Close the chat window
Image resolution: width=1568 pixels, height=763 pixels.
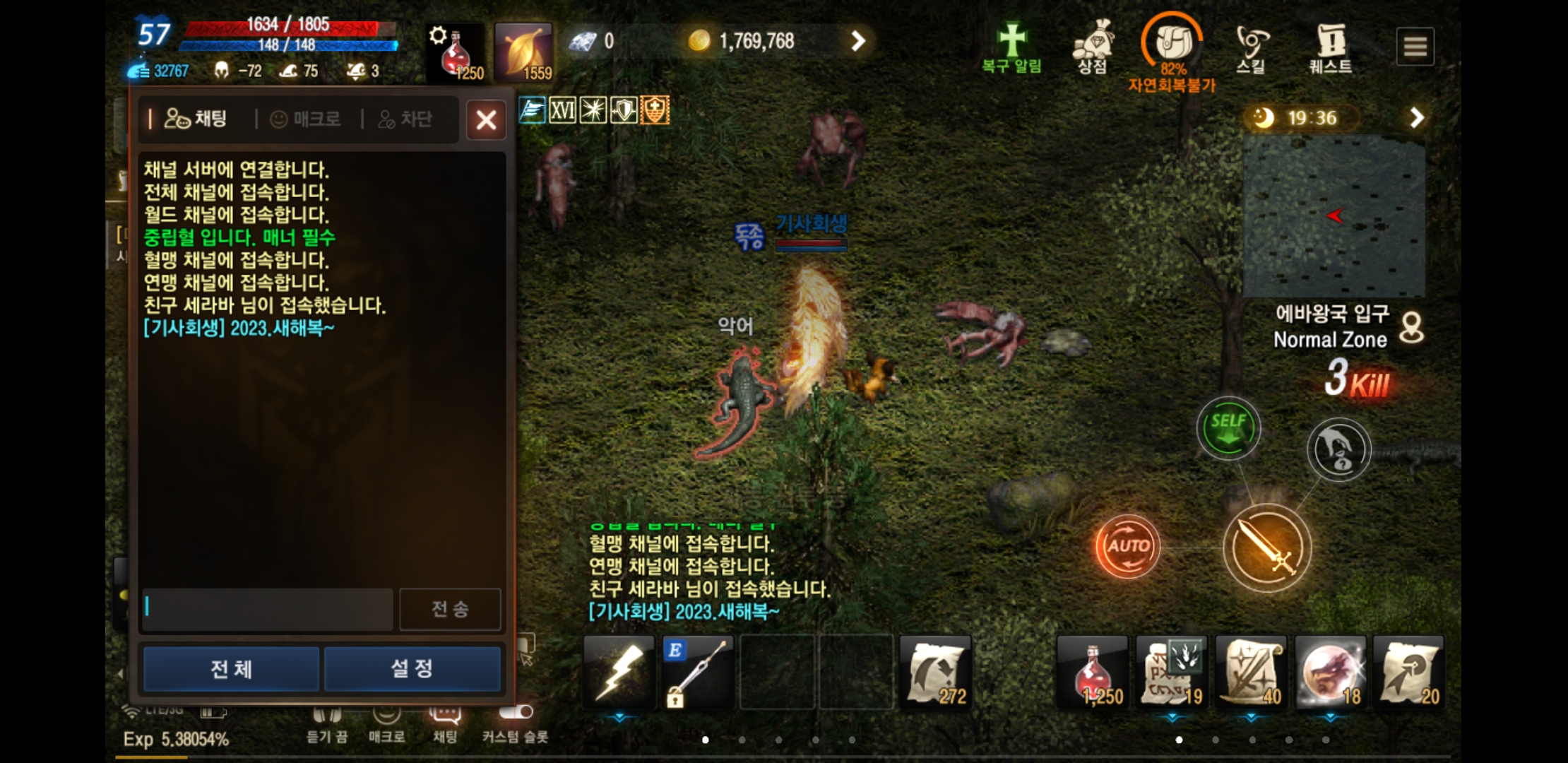486,119
